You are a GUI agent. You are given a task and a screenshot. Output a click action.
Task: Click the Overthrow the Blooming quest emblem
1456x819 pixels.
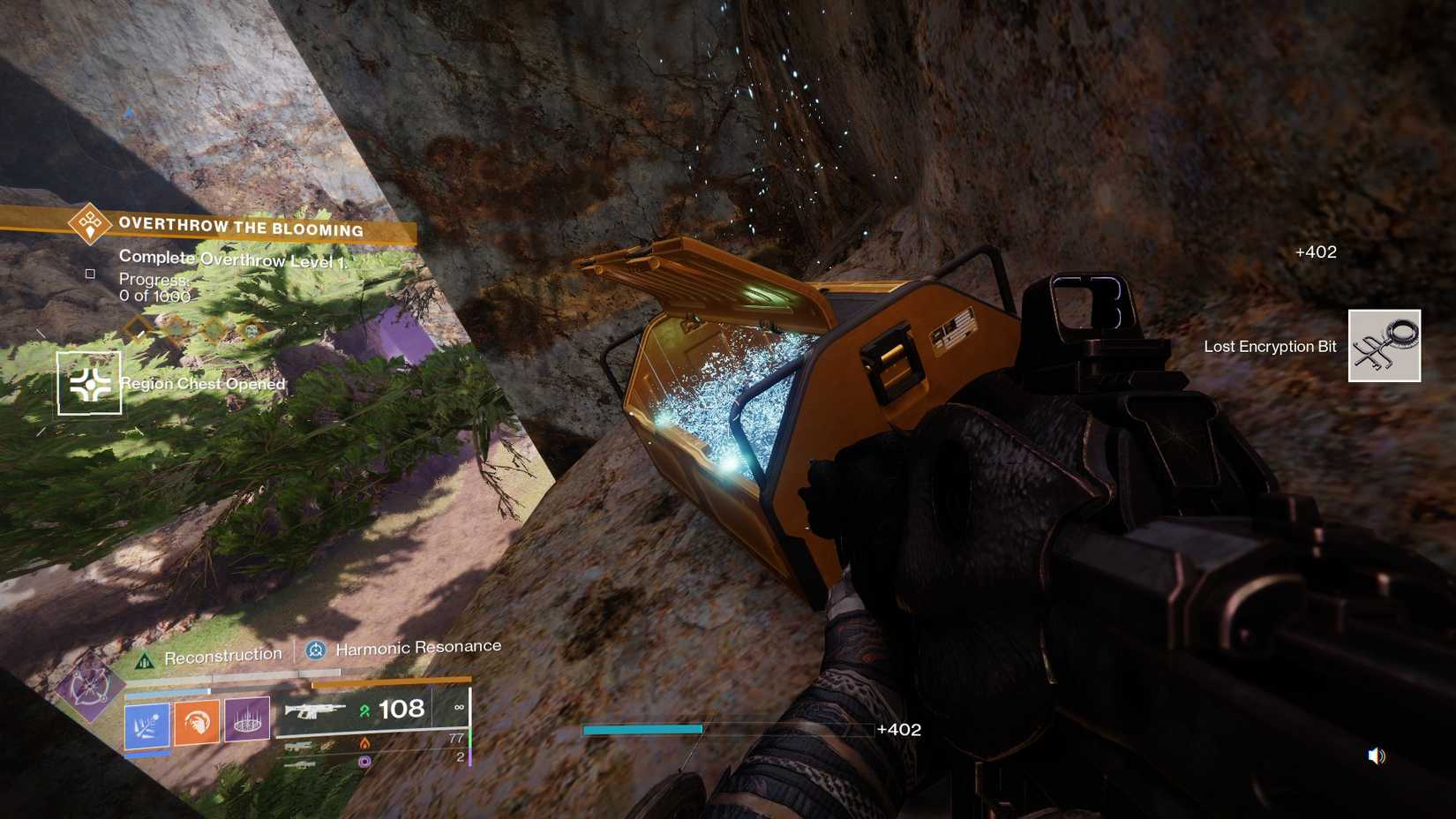89,223
